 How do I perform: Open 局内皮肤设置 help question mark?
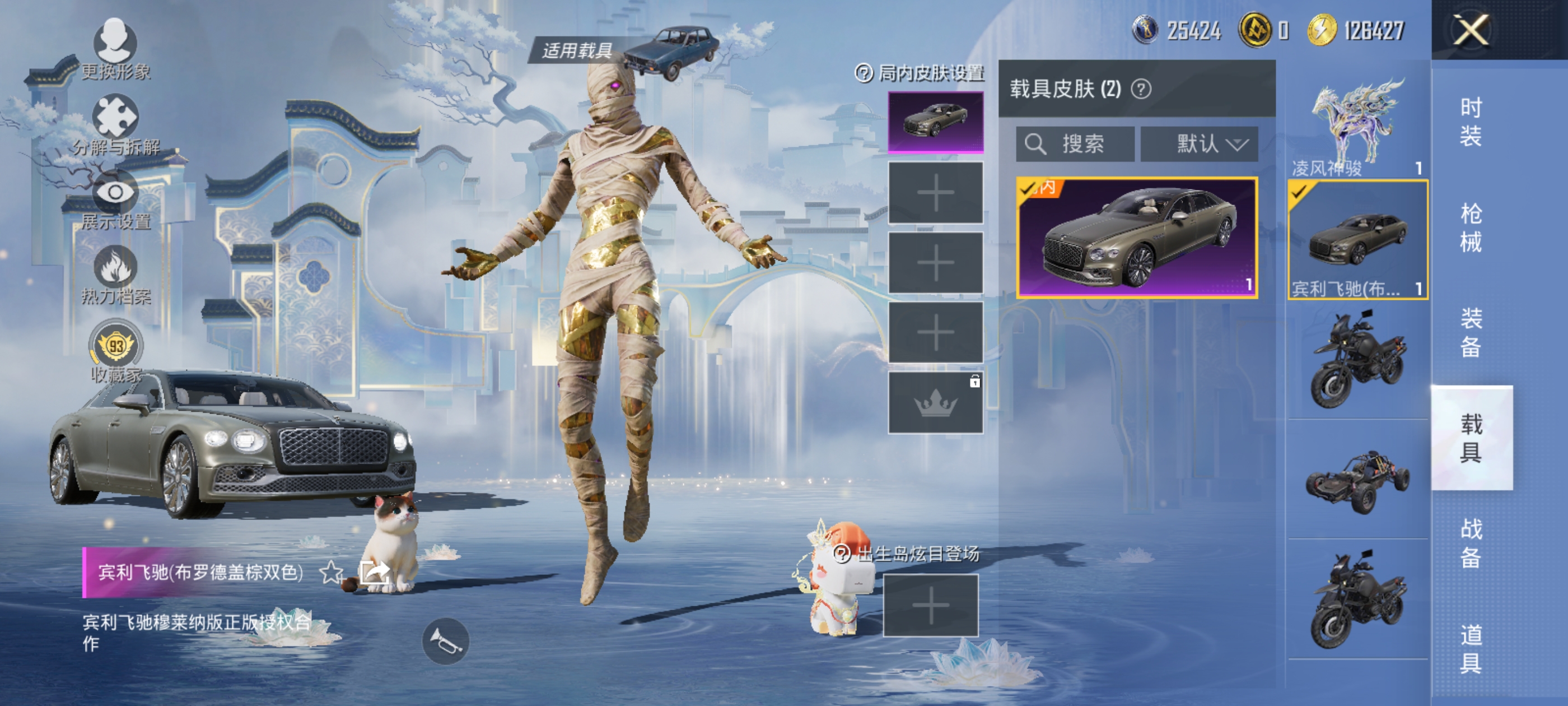pyautogui.click(x=864, y=74)
